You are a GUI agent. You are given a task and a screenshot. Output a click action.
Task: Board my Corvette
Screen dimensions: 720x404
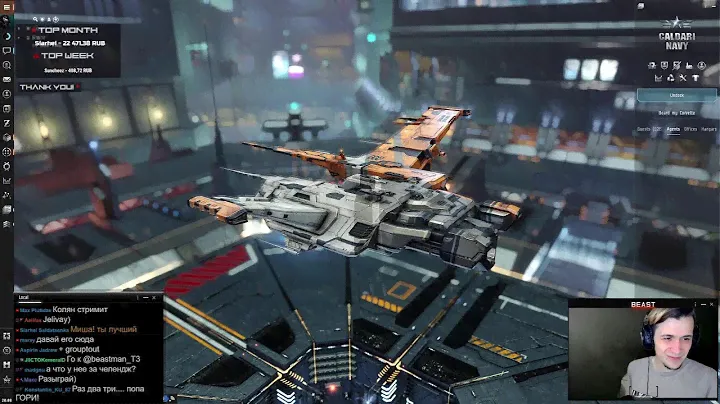(x=677, y=113)
